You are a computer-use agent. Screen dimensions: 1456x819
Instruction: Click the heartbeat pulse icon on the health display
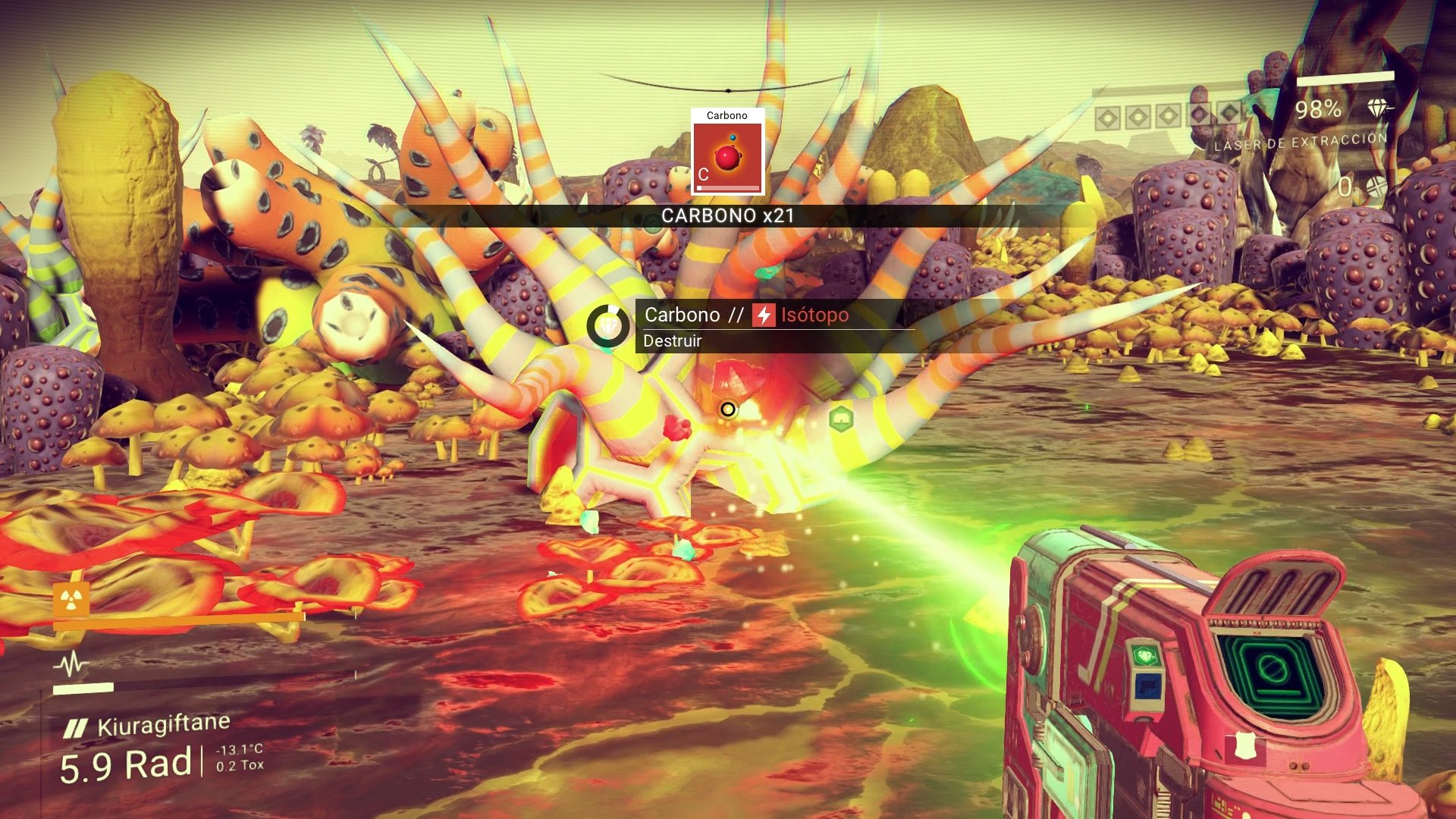click(x=71, y=662)
